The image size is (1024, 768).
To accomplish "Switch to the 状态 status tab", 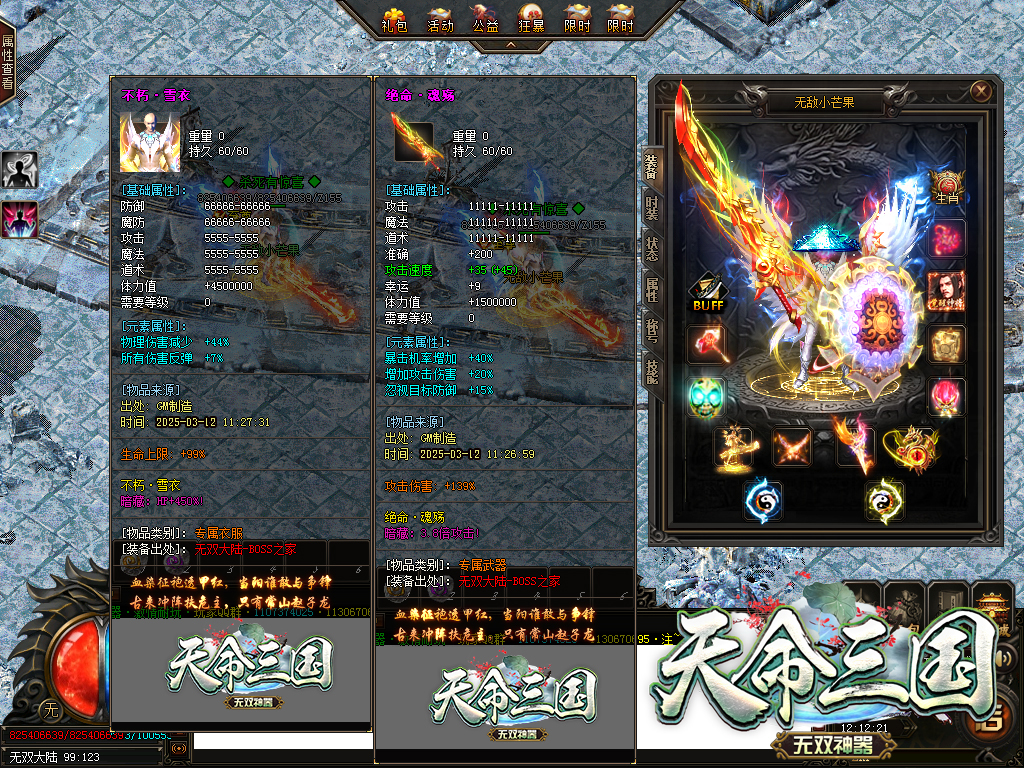I will click(651, 250).
